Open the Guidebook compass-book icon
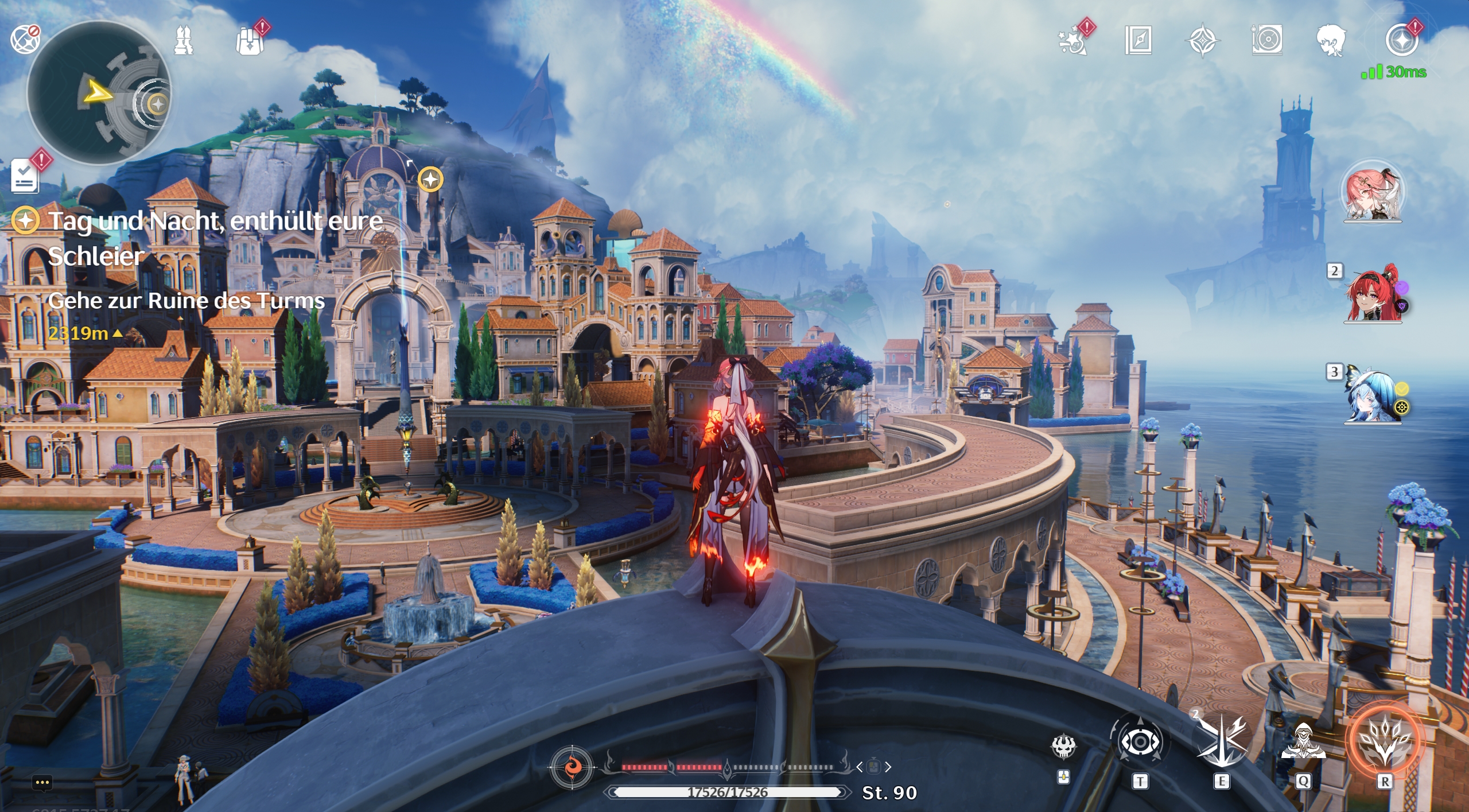This screenshot has height=812, width=1469. 1140,40
